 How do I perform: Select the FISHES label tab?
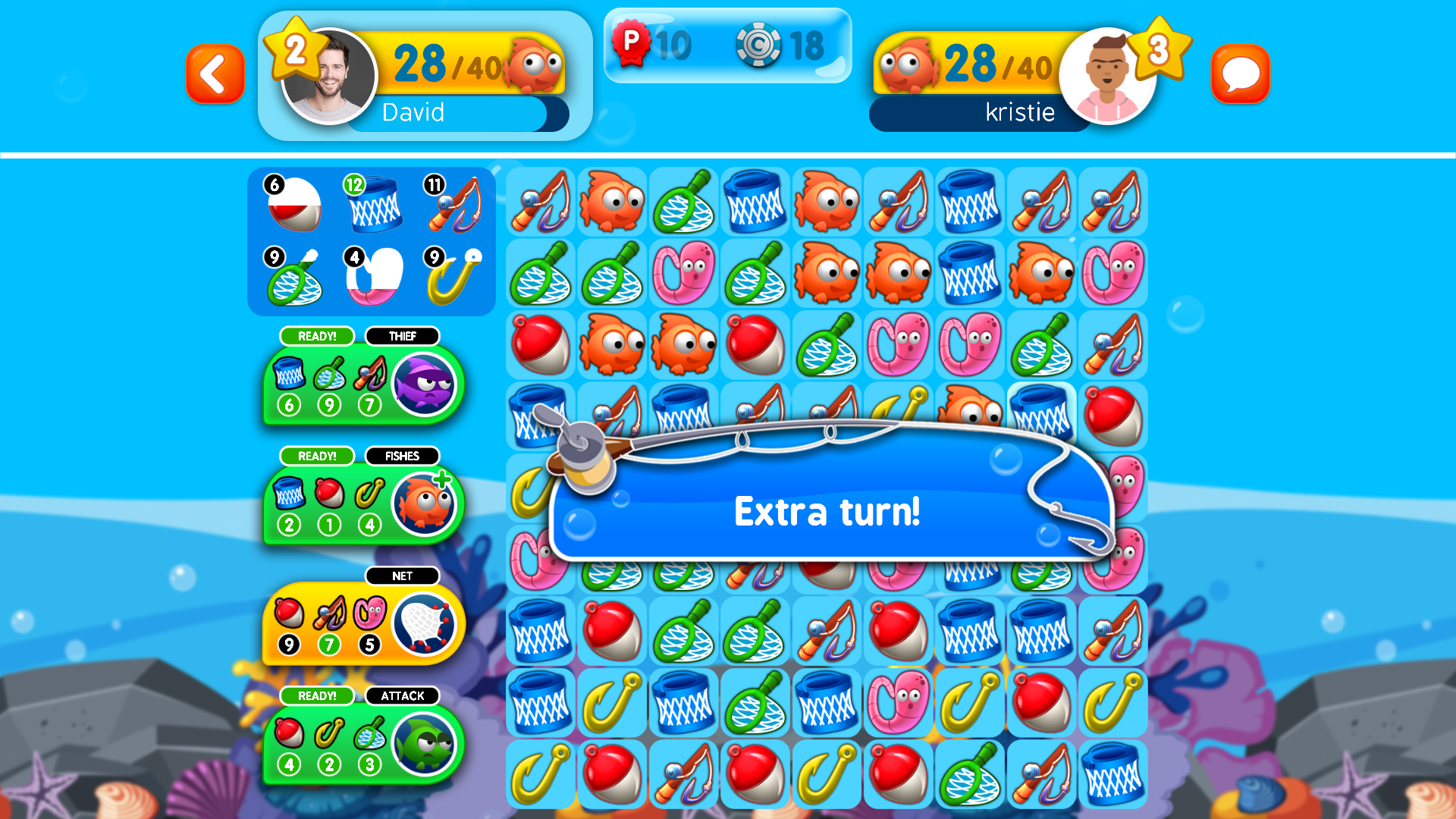click(403, 456)
